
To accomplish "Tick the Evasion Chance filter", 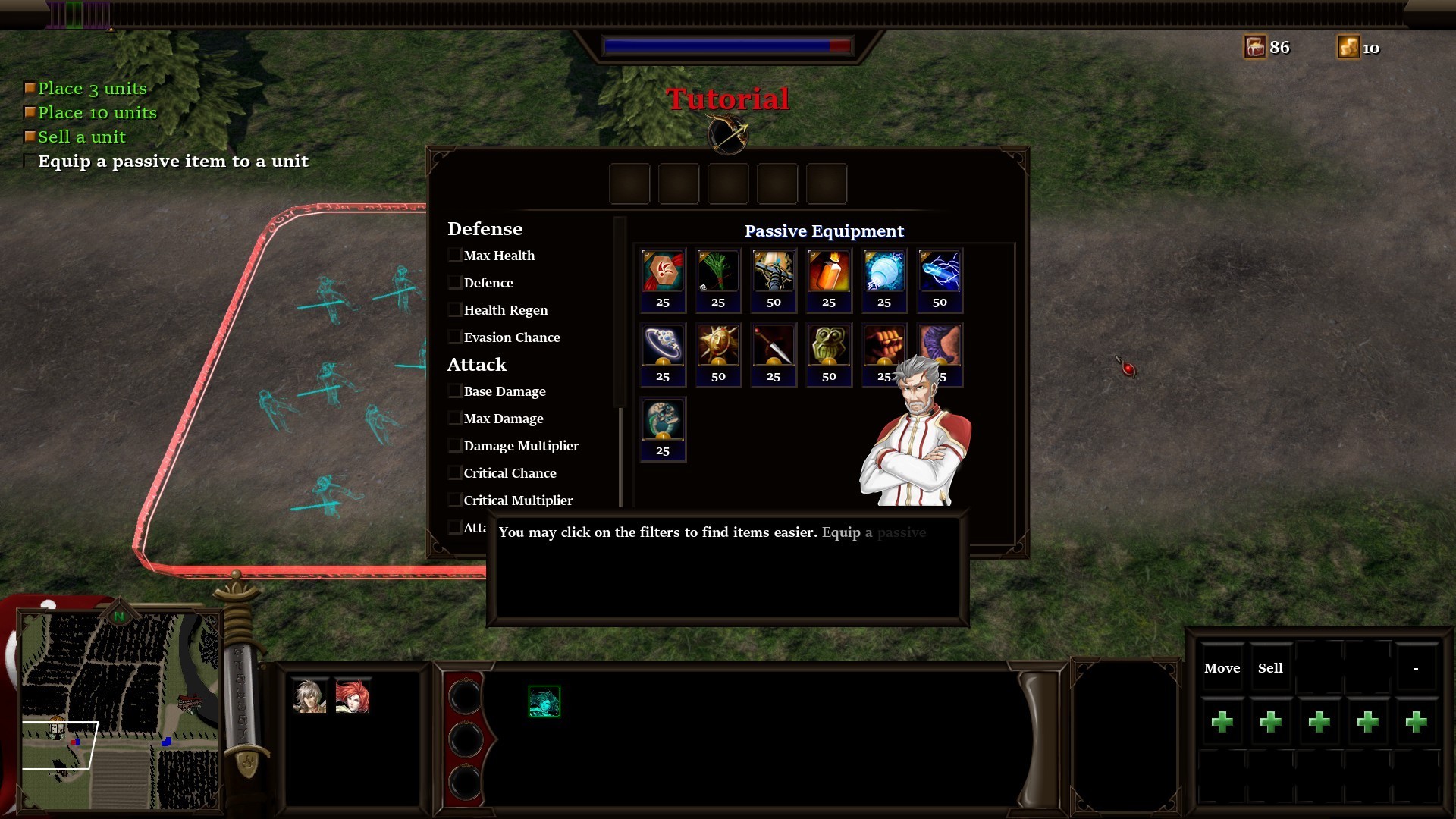I will [455, 337].
